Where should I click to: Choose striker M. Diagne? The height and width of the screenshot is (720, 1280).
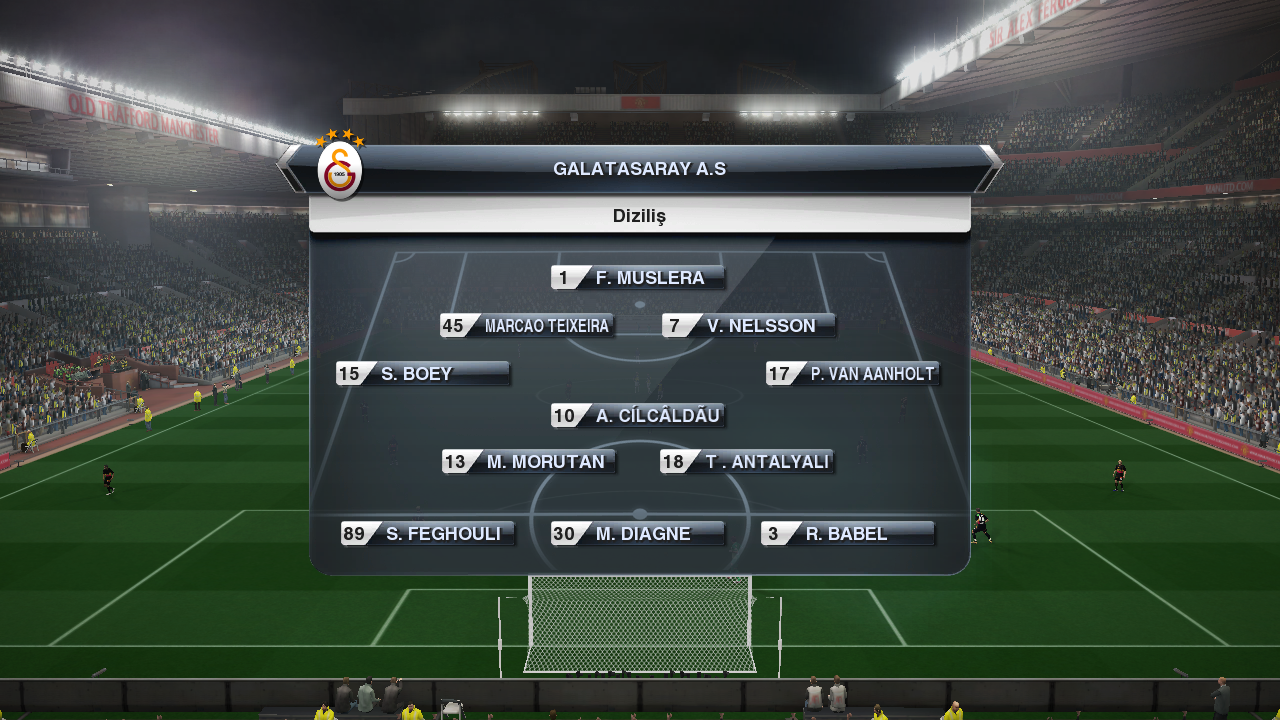638,534
